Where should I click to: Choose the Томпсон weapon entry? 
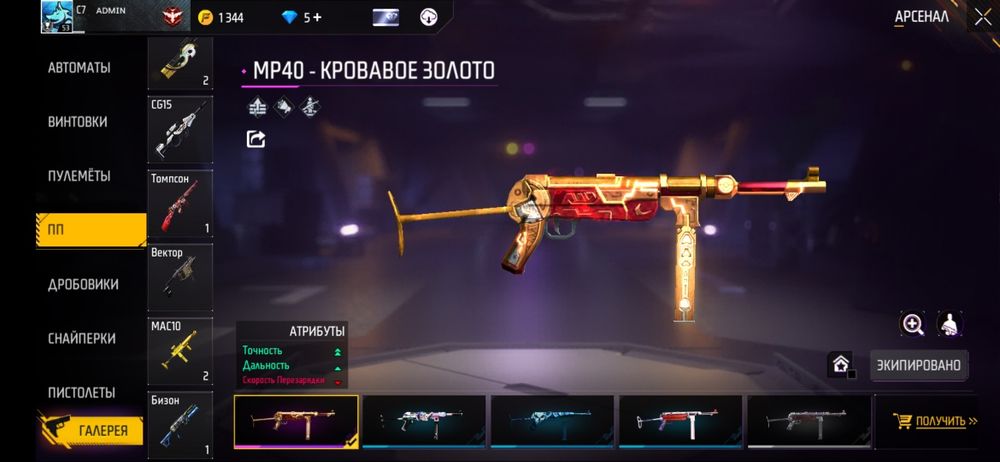point(180,203)
